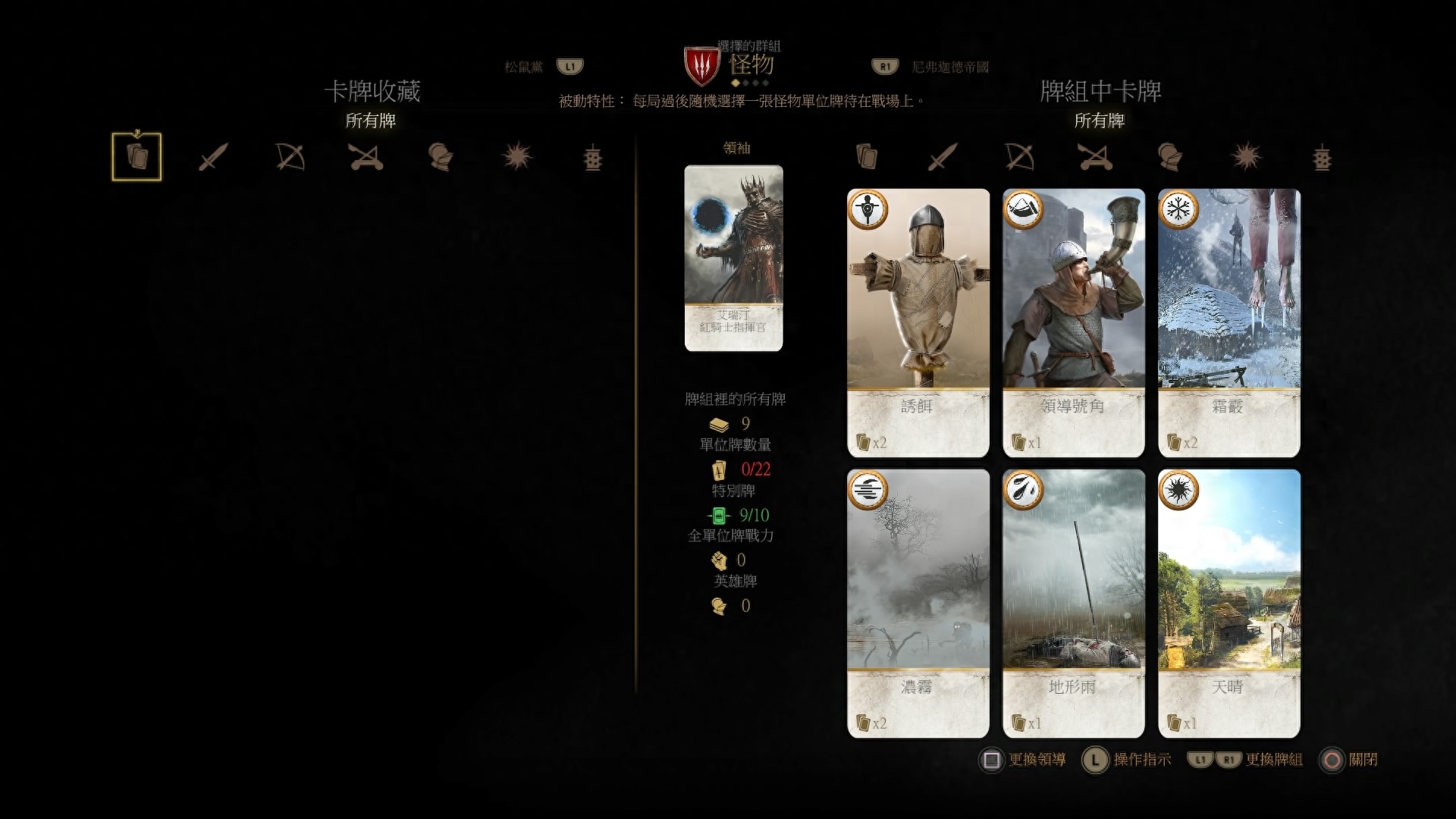Select the crossbow ranged filter in the collection
1456x819 pixels.
(290, 157)
